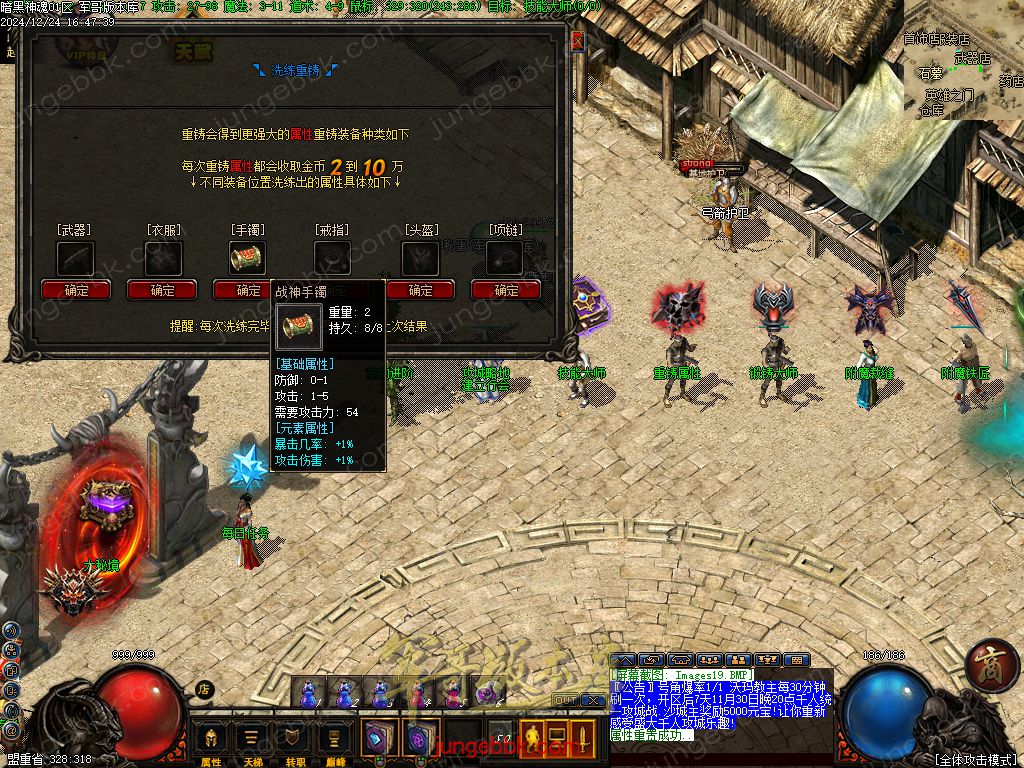Screen dimensions: 1024x768
Task: Open the 天梯 ladder menu
Action: tap(252, 742)
